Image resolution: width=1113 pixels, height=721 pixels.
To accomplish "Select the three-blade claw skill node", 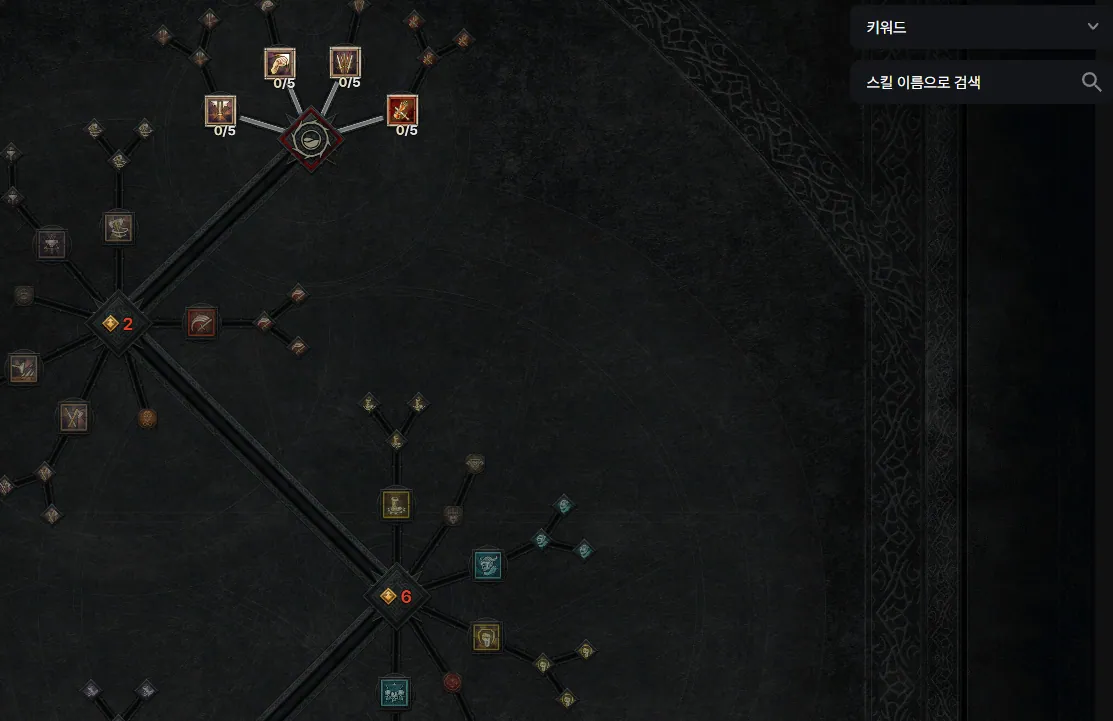I will coord(345,62).
